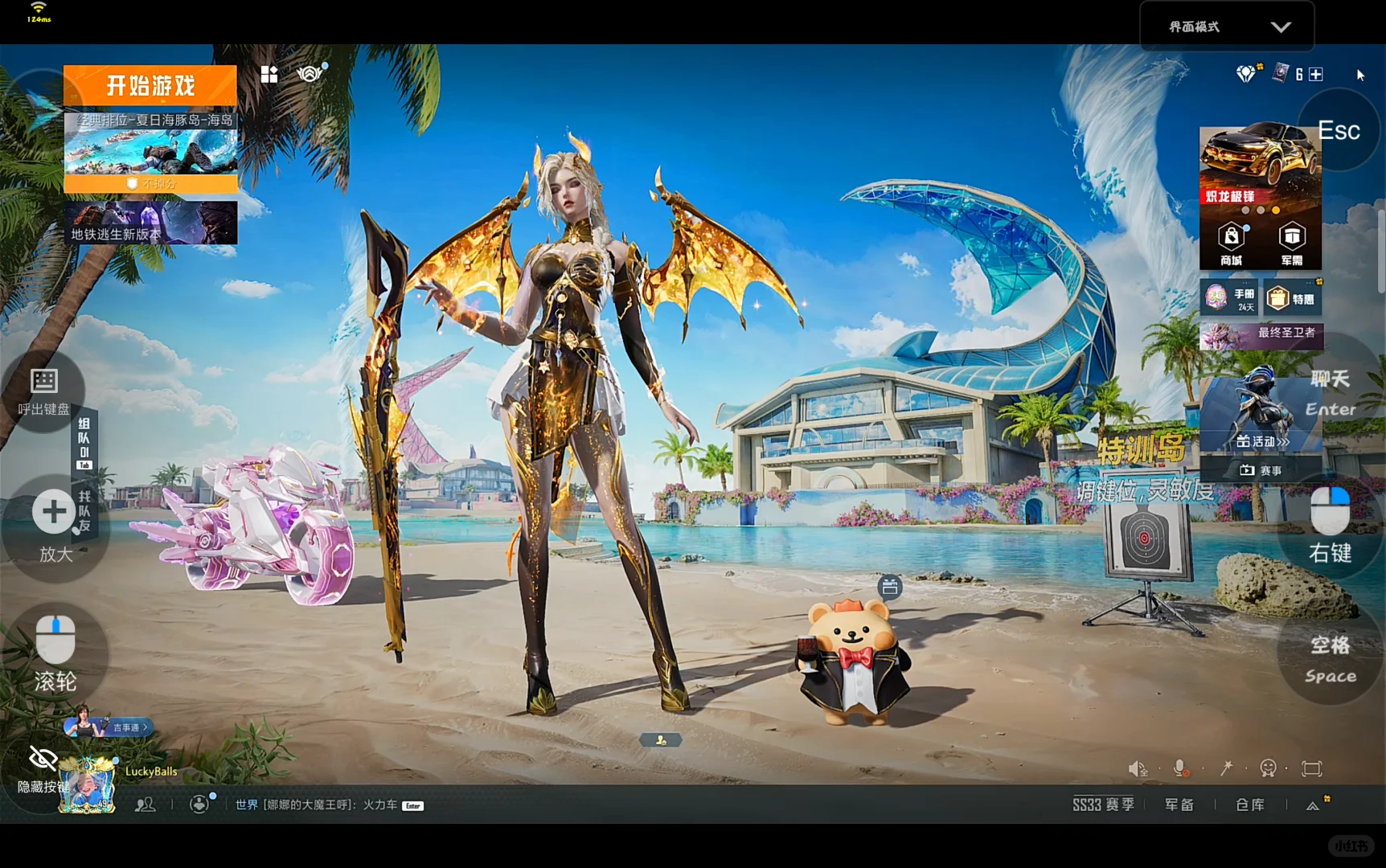1386x868 pixels.
Task: Open the SS33 赛季 season page
Action: pos(1103,805)
